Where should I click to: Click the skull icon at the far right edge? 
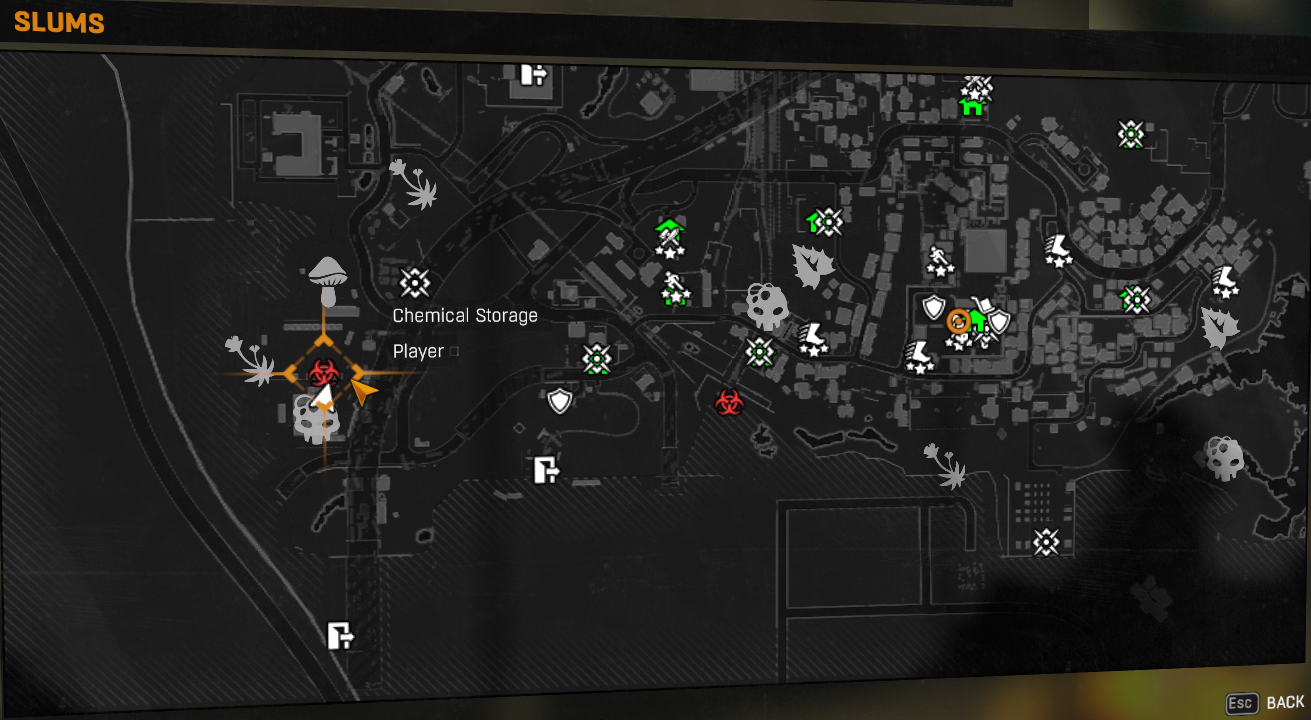click(x=1224, y=459)
